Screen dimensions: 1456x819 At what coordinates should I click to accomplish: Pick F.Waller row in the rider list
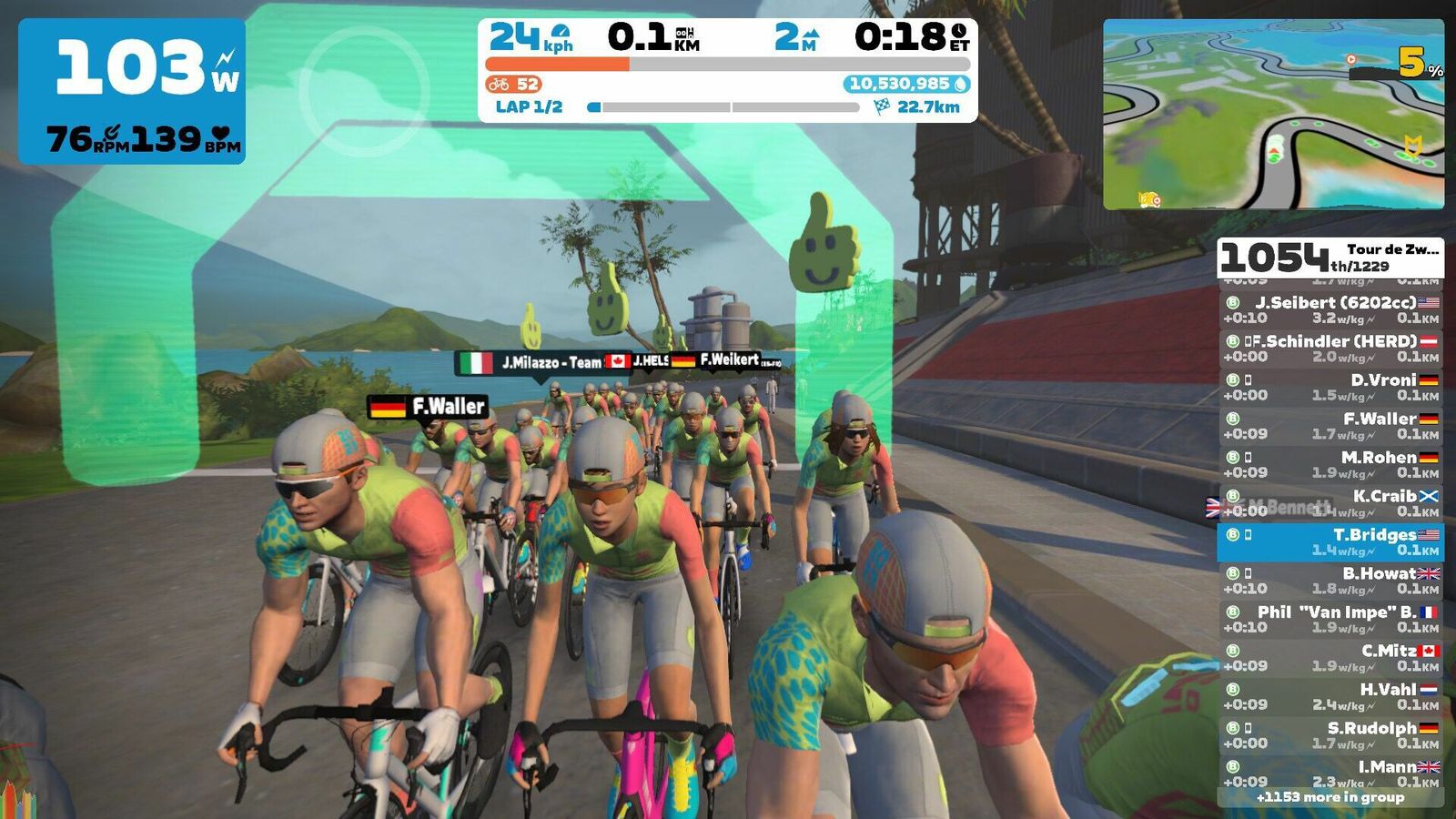tap(1330, 426)
